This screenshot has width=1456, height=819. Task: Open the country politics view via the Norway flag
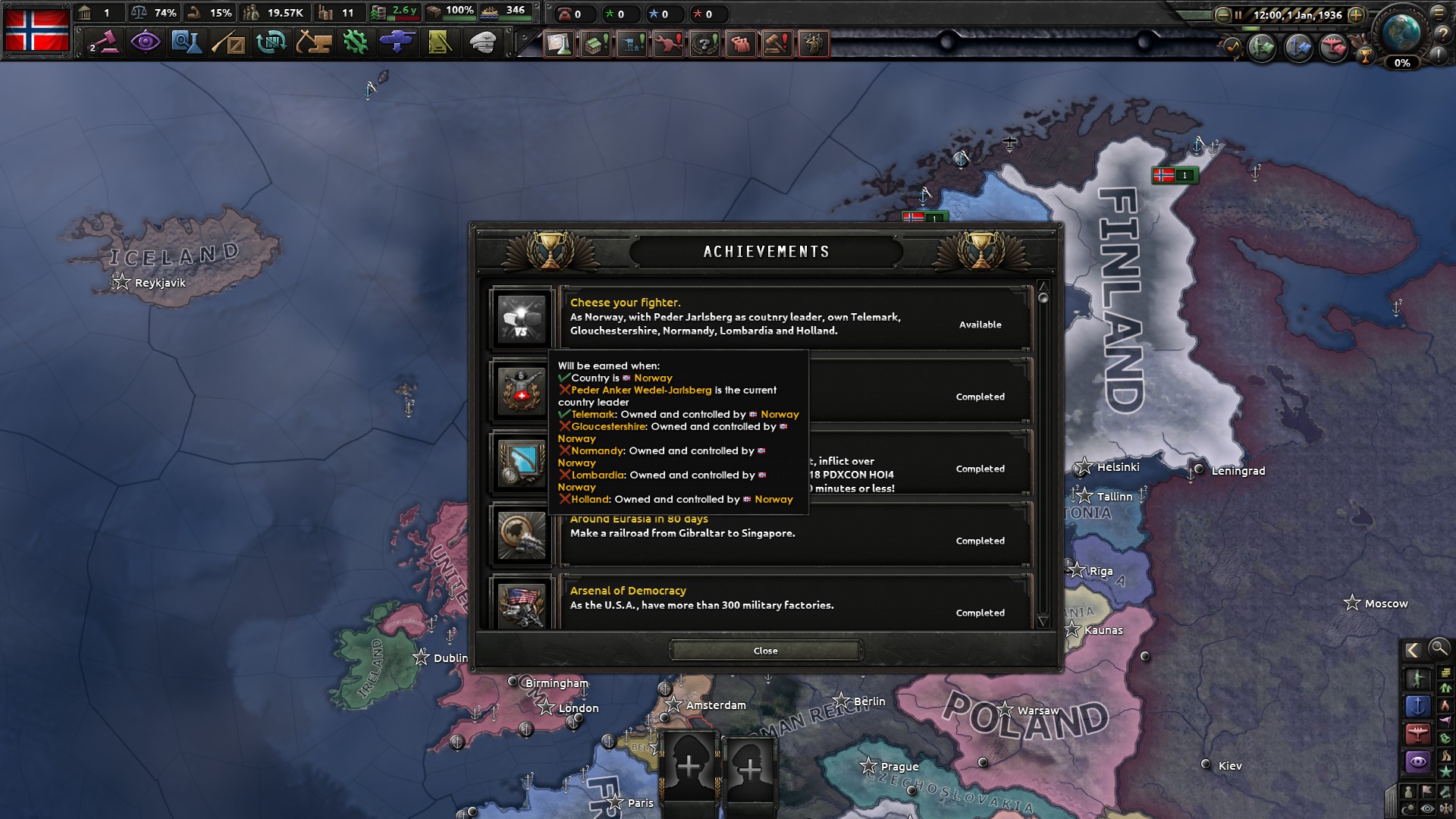click(x=36, y=29)
